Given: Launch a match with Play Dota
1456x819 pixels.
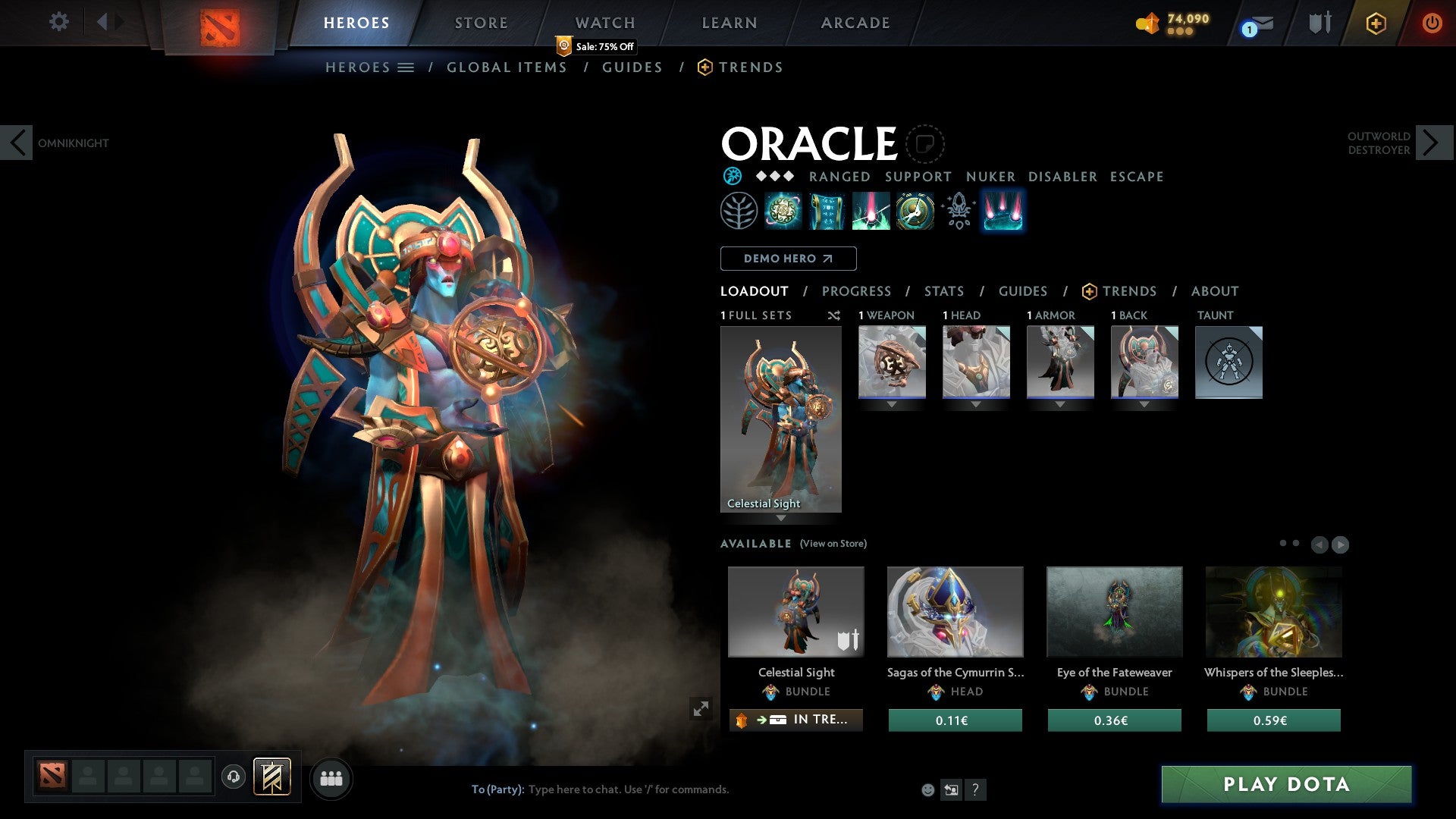Looking at the screenshot, I should click(1286, 784).
